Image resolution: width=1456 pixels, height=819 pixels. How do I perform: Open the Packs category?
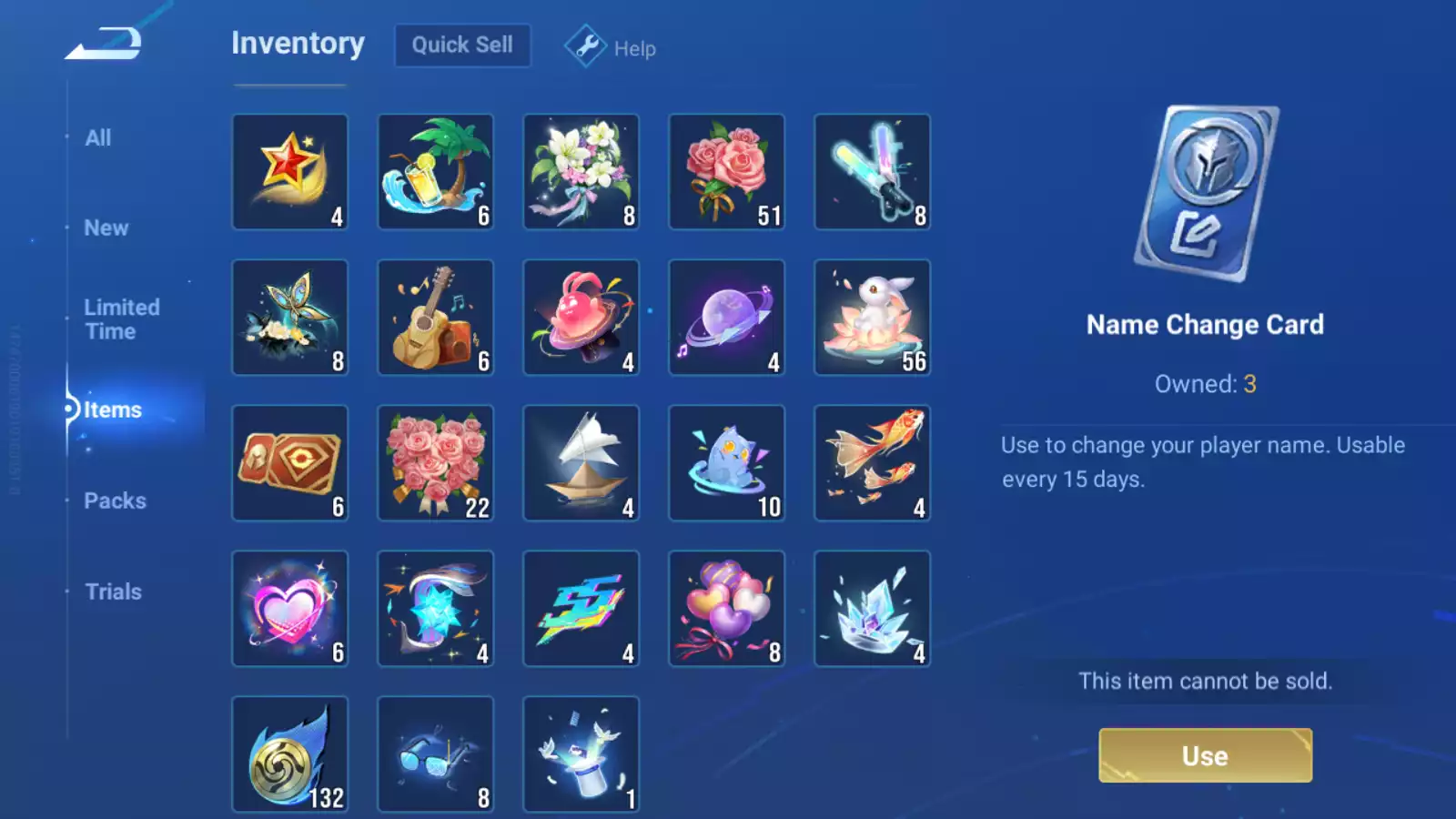(115, 500)
